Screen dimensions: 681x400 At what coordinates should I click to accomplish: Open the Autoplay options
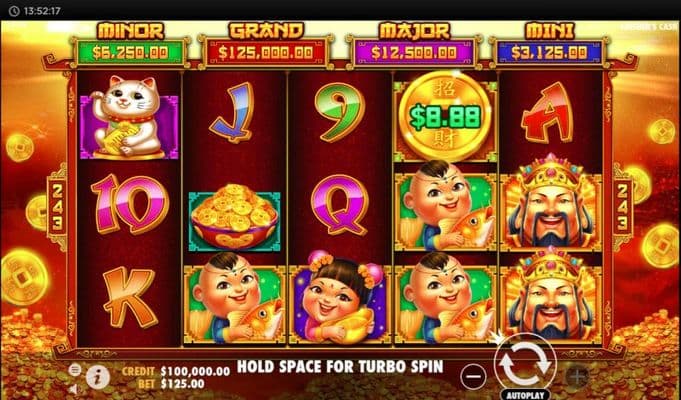[525, 394]
